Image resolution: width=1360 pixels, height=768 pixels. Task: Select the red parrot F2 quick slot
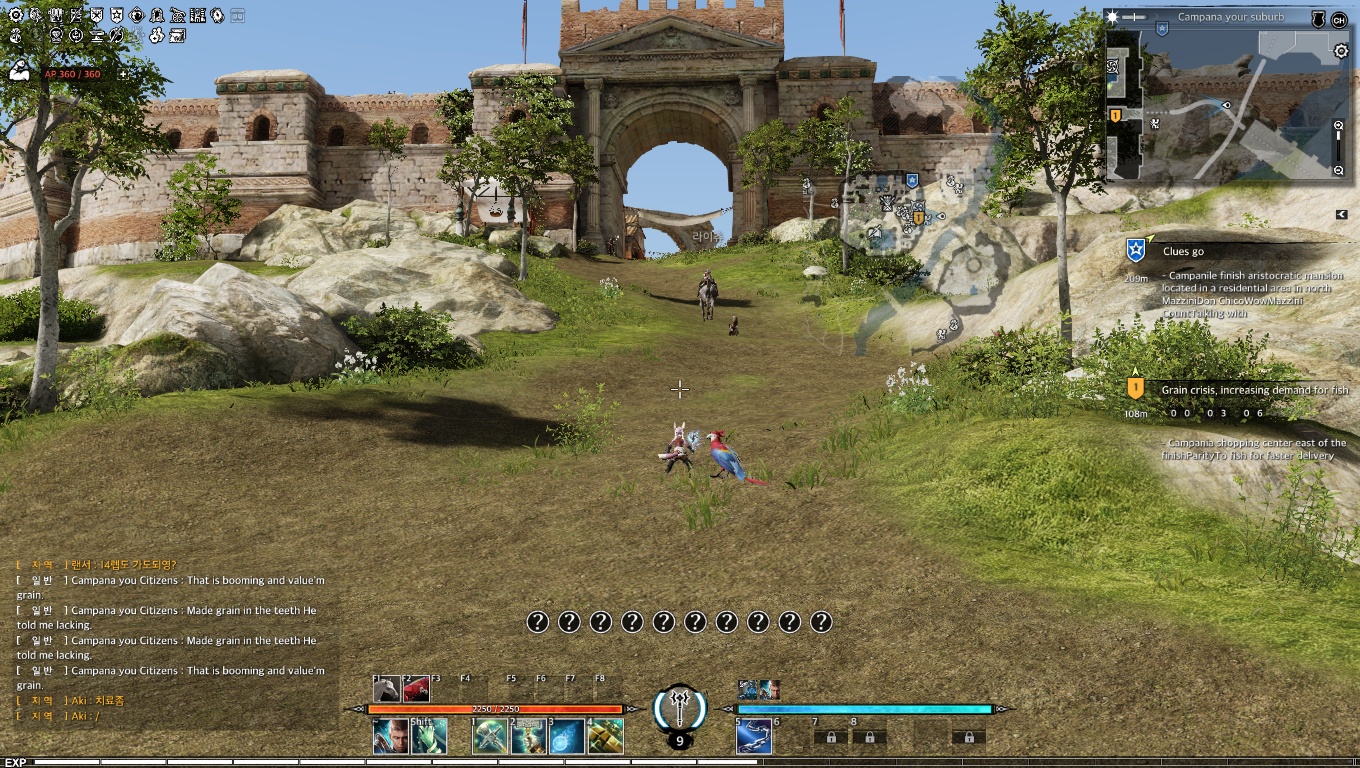coord(417,689)
